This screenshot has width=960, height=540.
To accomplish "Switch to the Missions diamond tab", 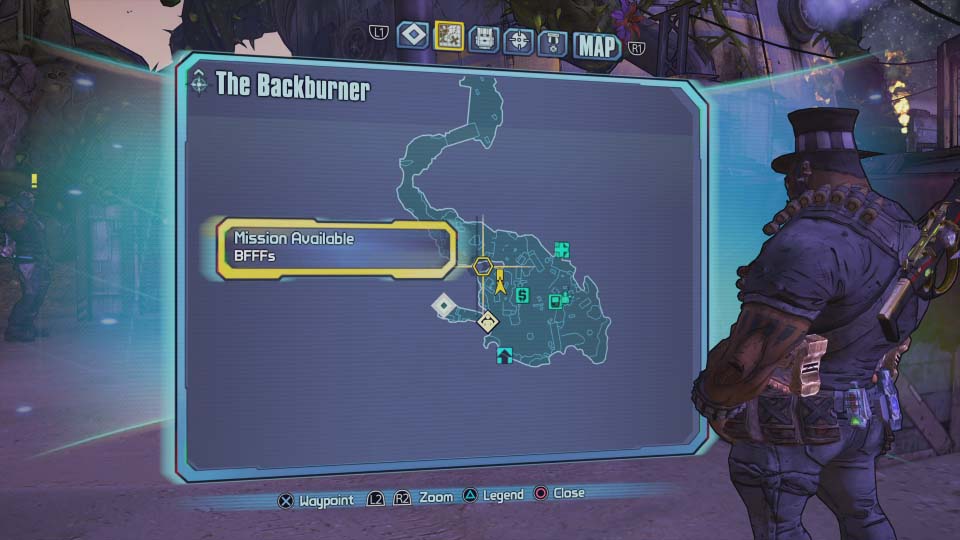I will point(412,36).
